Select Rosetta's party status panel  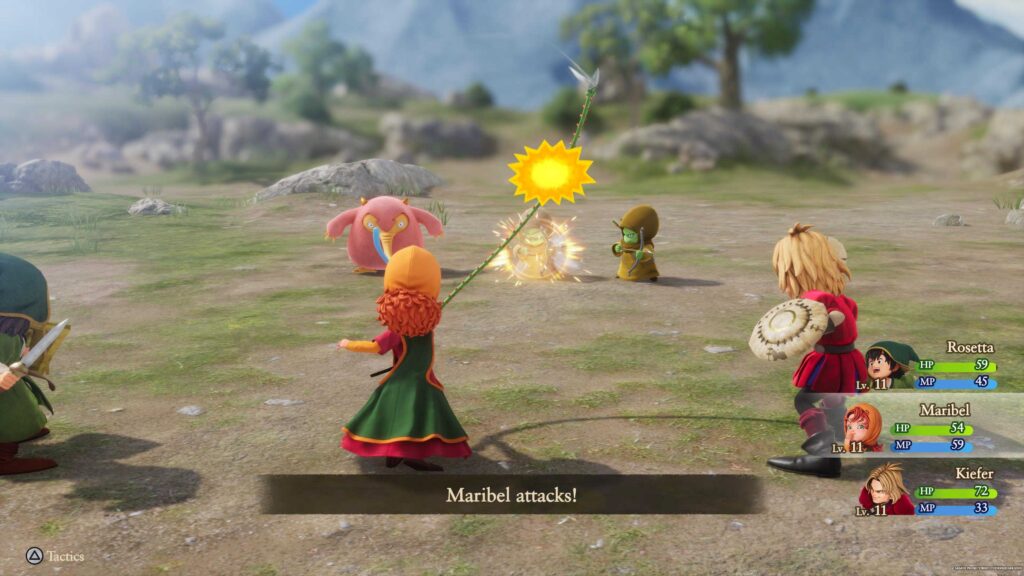pos(935,366)
